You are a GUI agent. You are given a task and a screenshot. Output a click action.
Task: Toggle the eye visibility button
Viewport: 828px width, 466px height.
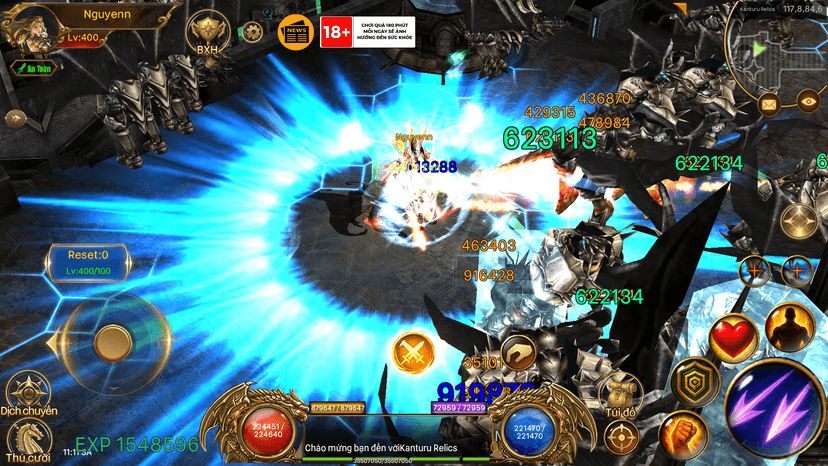[x=808, y=98]
